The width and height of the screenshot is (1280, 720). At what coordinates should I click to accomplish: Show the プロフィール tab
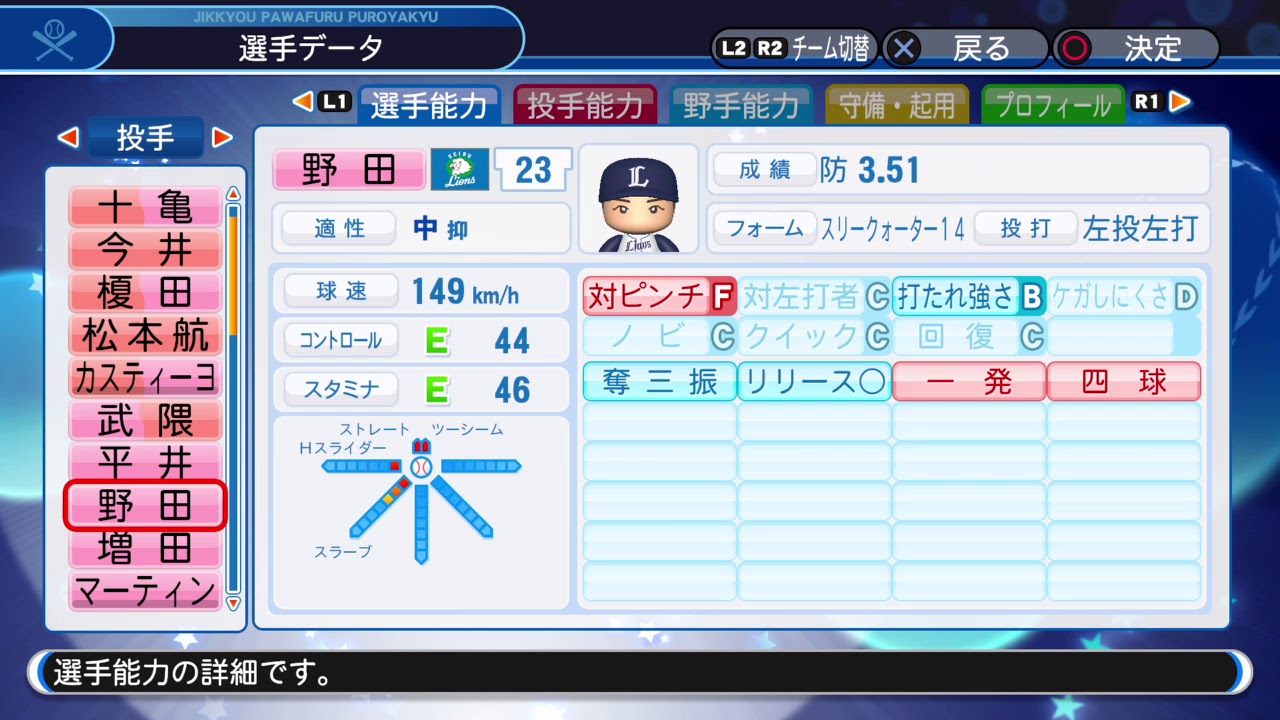[x=1053, y=105]
